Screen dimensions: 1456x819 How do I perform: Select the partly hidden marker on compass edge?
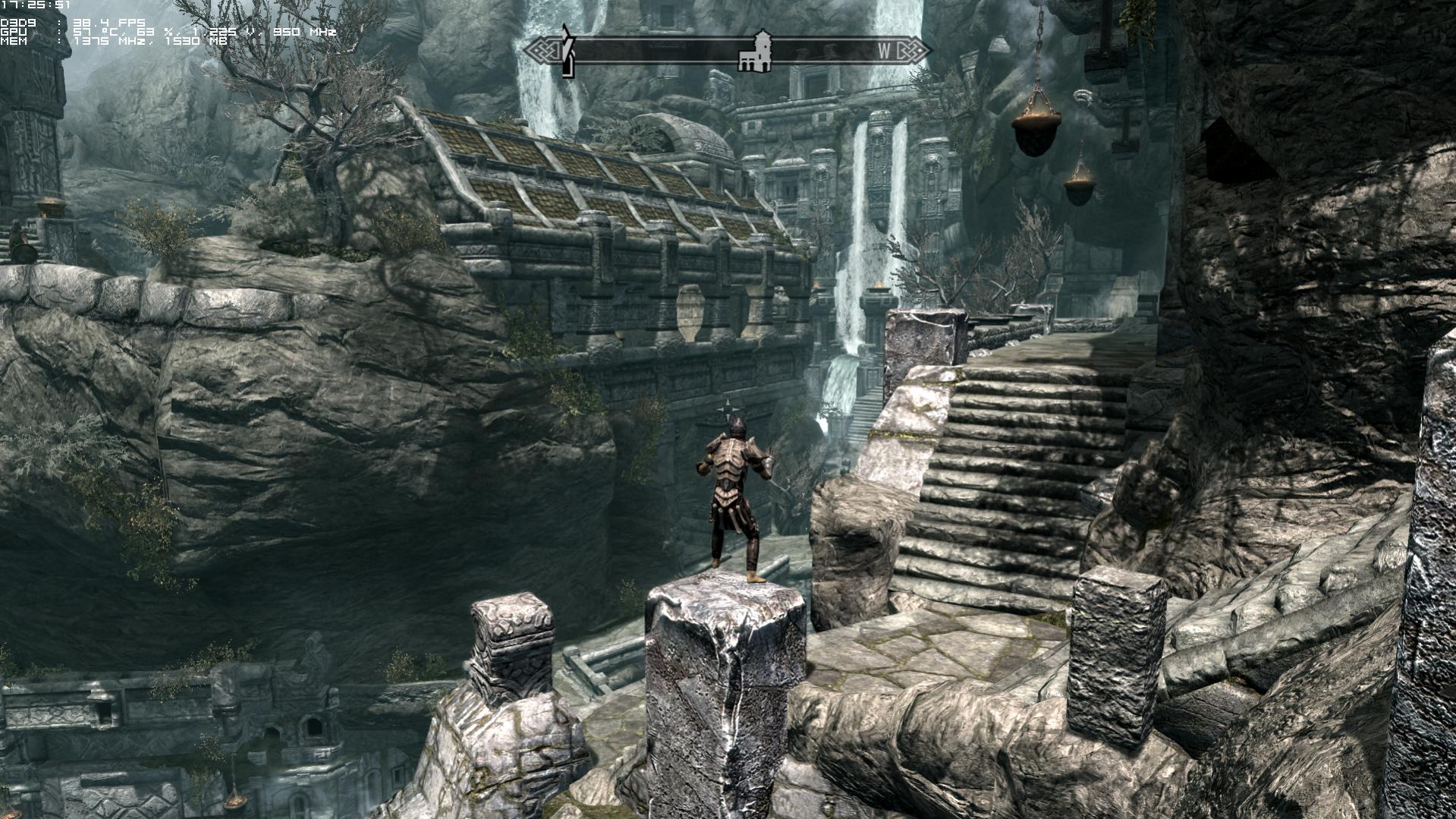(x=567, y=52)
